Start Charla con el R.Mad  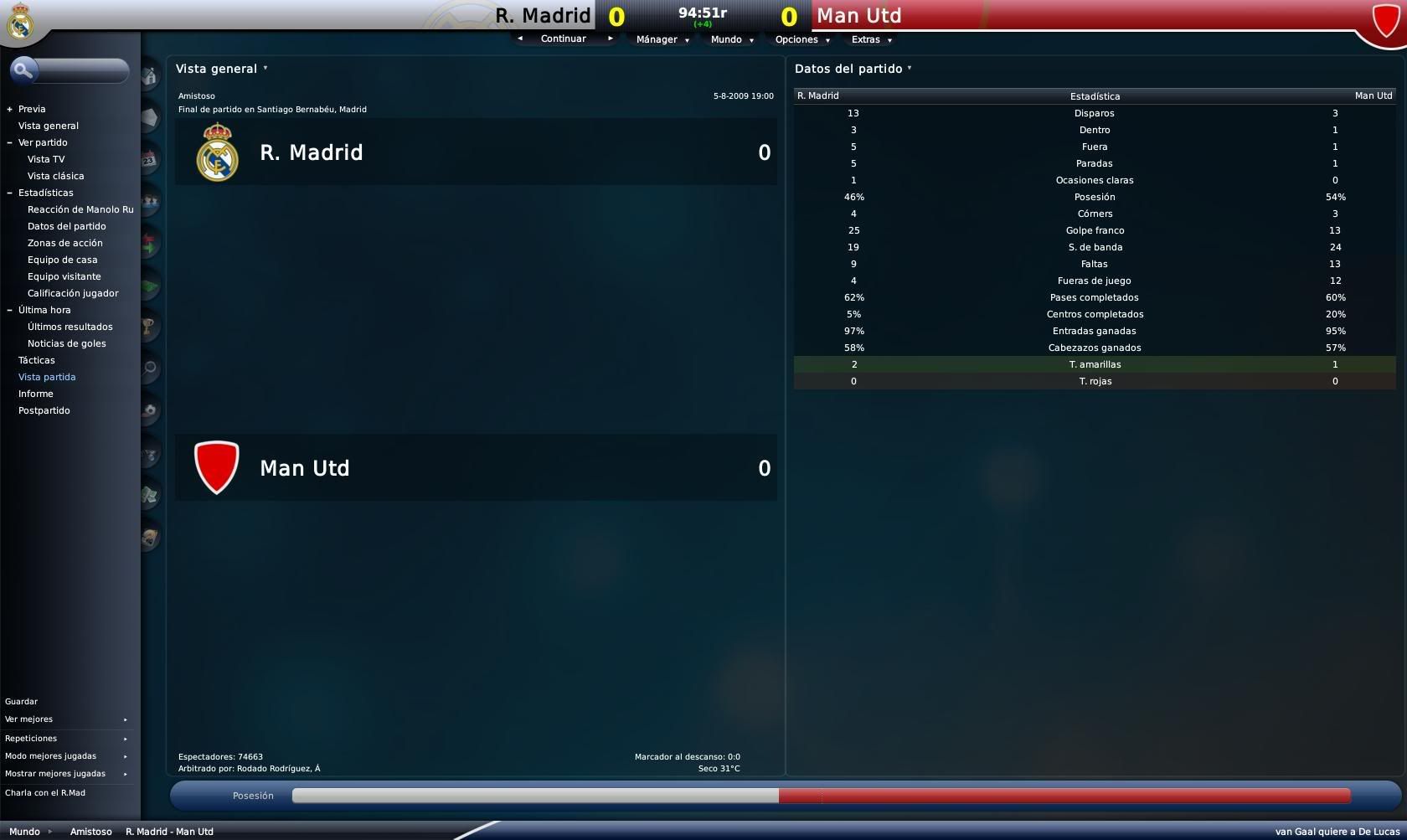(x=45, y=793)
